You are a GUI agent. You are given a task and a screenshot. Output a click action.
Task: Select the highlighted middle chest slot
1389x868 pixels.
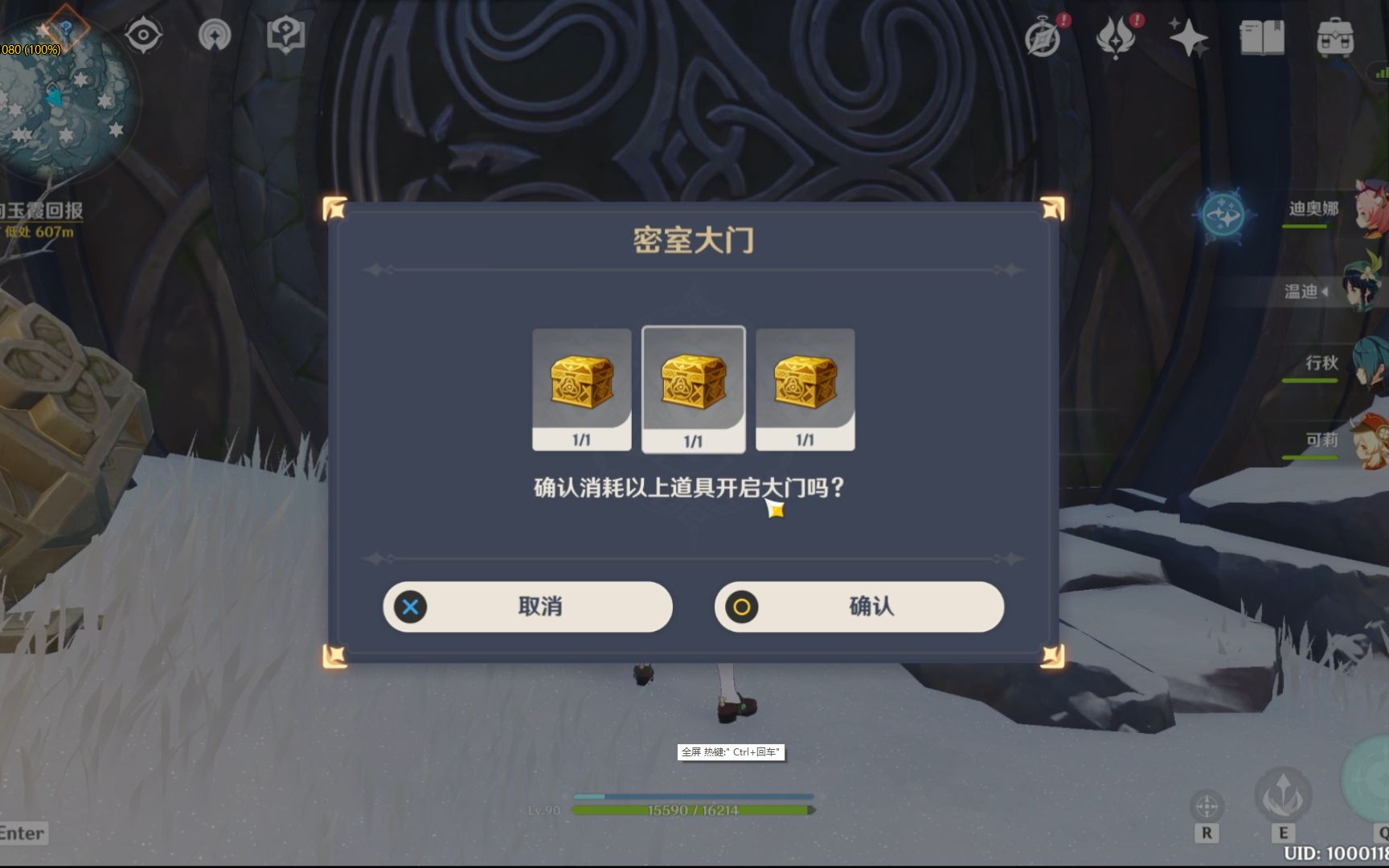click(x=693, y=386)
